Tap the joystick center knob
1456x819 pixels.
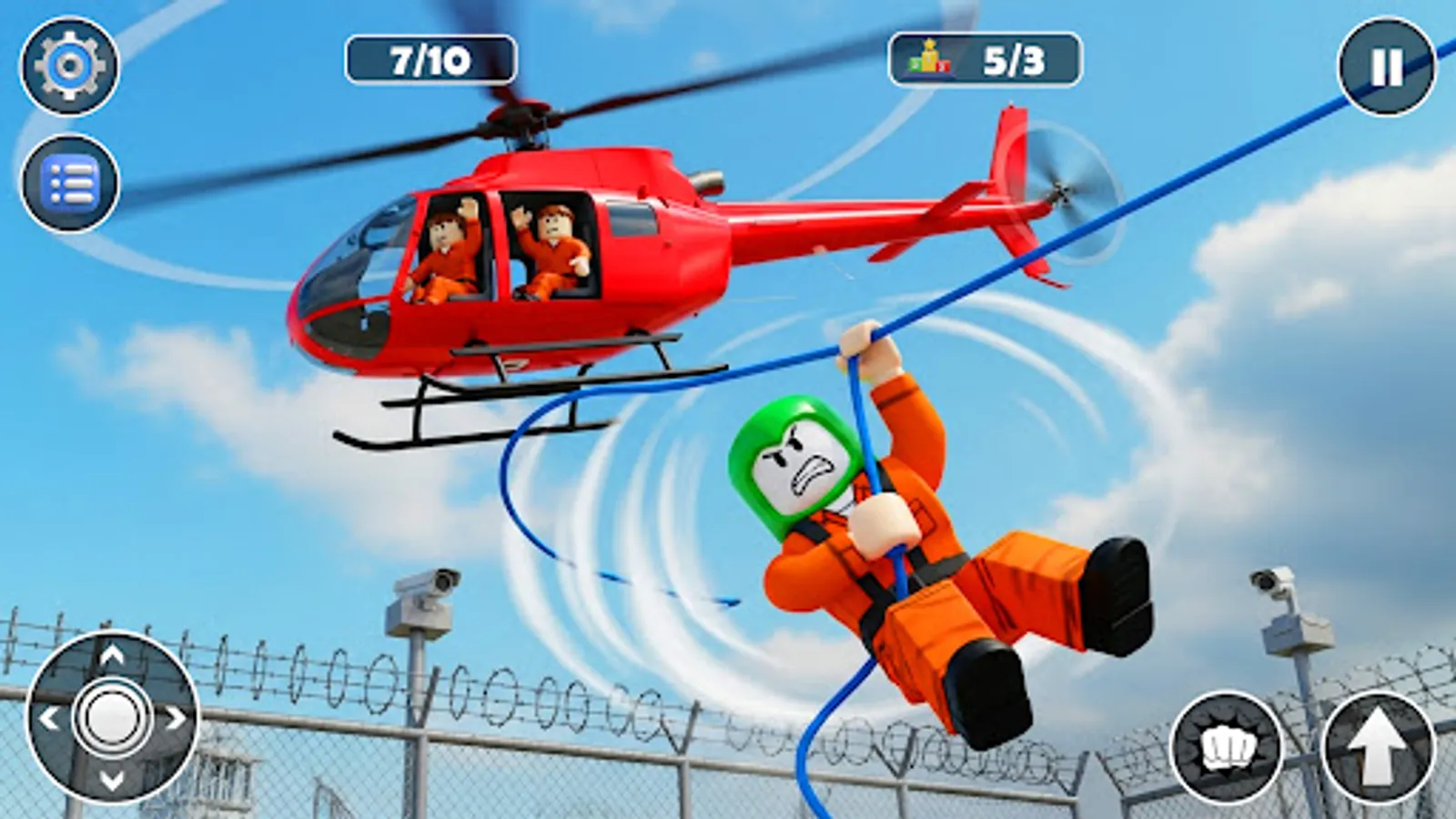point(111,719)
